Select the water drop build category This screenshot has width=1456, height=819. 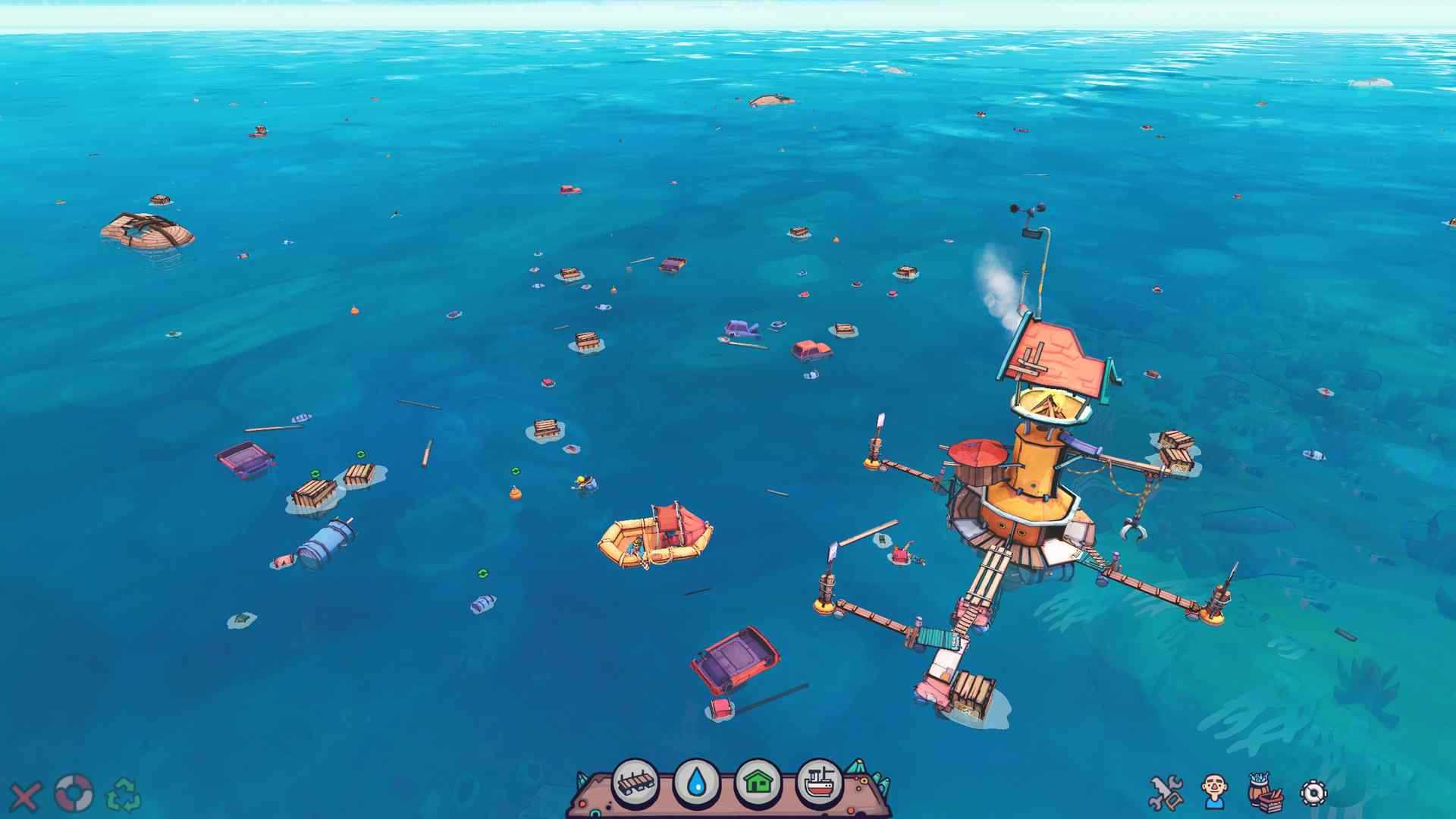[697, 783]
